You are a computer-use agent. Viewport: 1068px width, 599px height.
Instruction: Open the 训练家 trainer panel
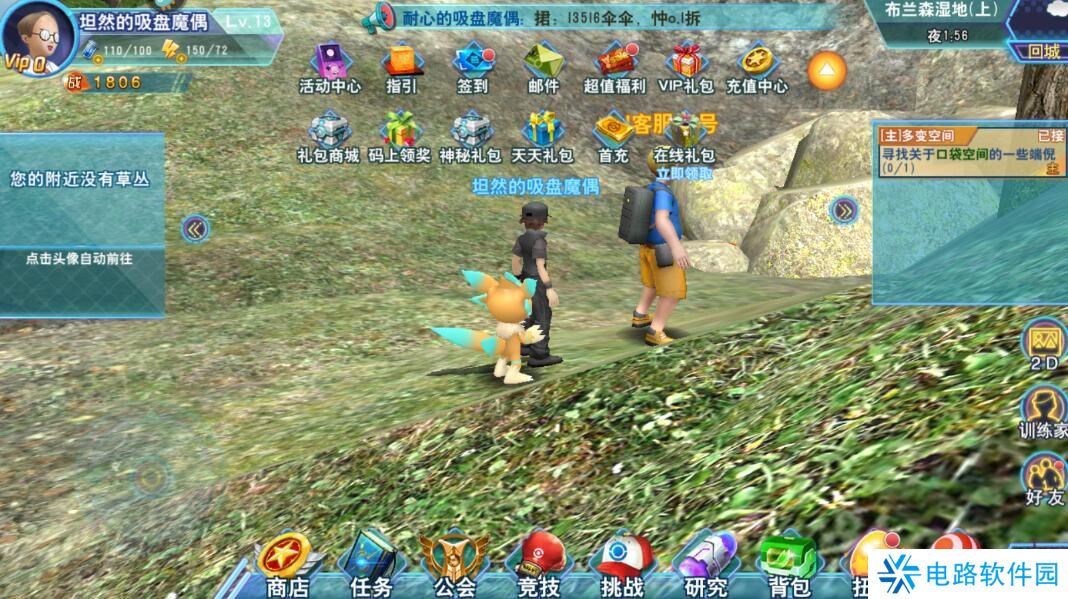[1044, 412]
